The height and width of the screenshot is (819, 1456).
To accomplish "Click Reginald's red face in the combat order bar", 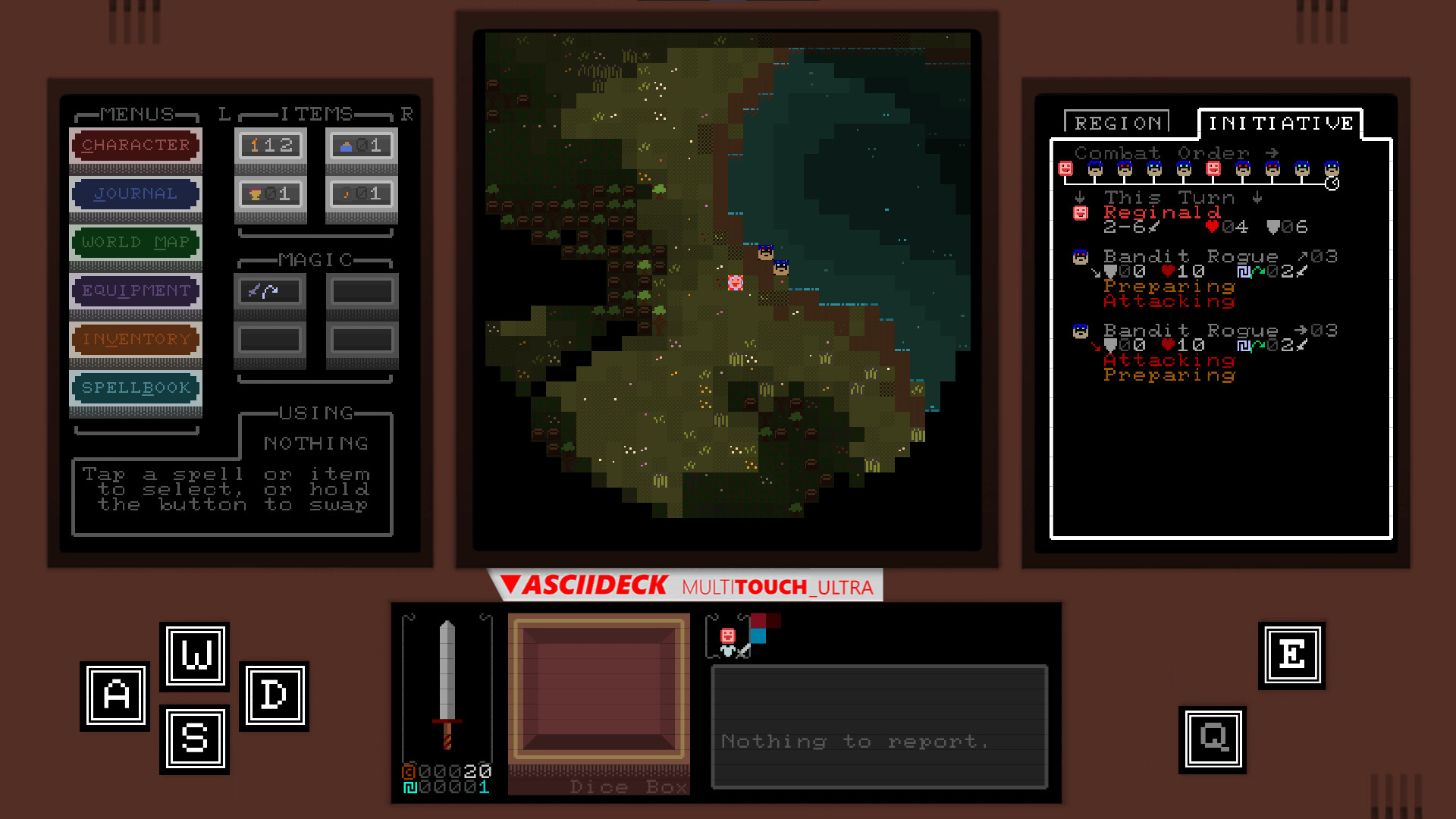I will coord(1065,168).
